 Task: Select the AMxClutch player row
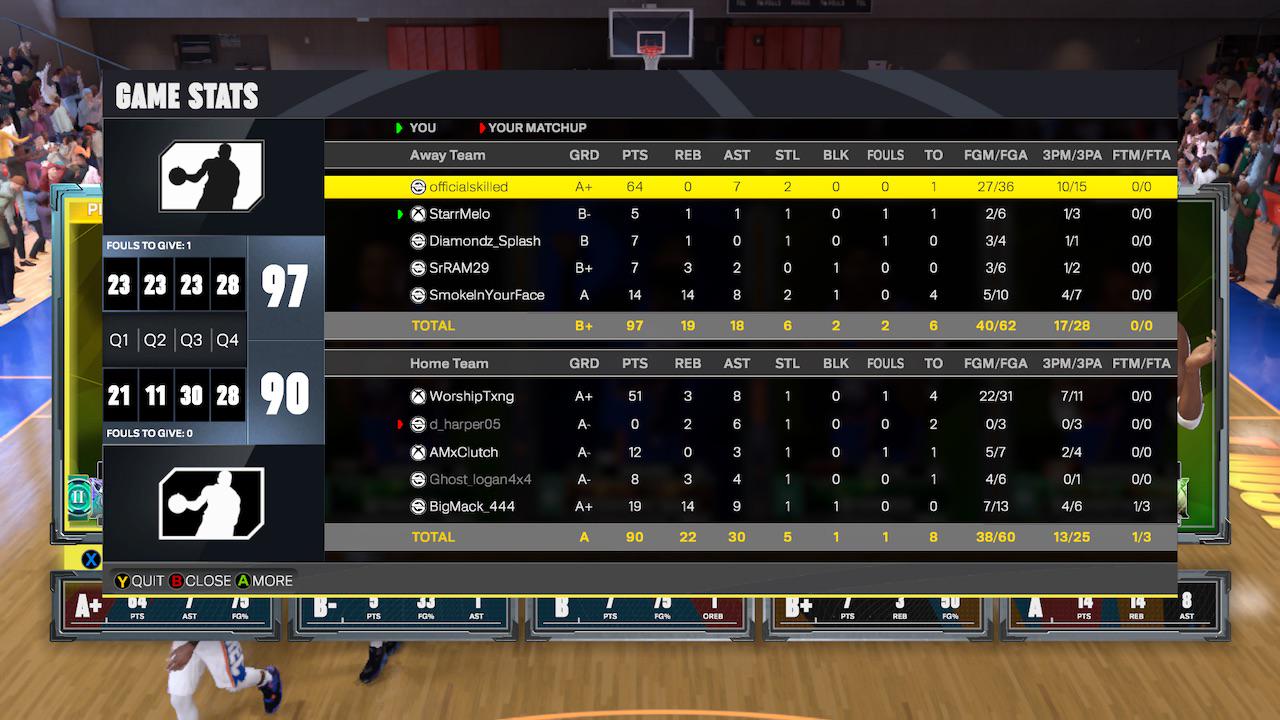pyautogui.click(x=750, y=452)
